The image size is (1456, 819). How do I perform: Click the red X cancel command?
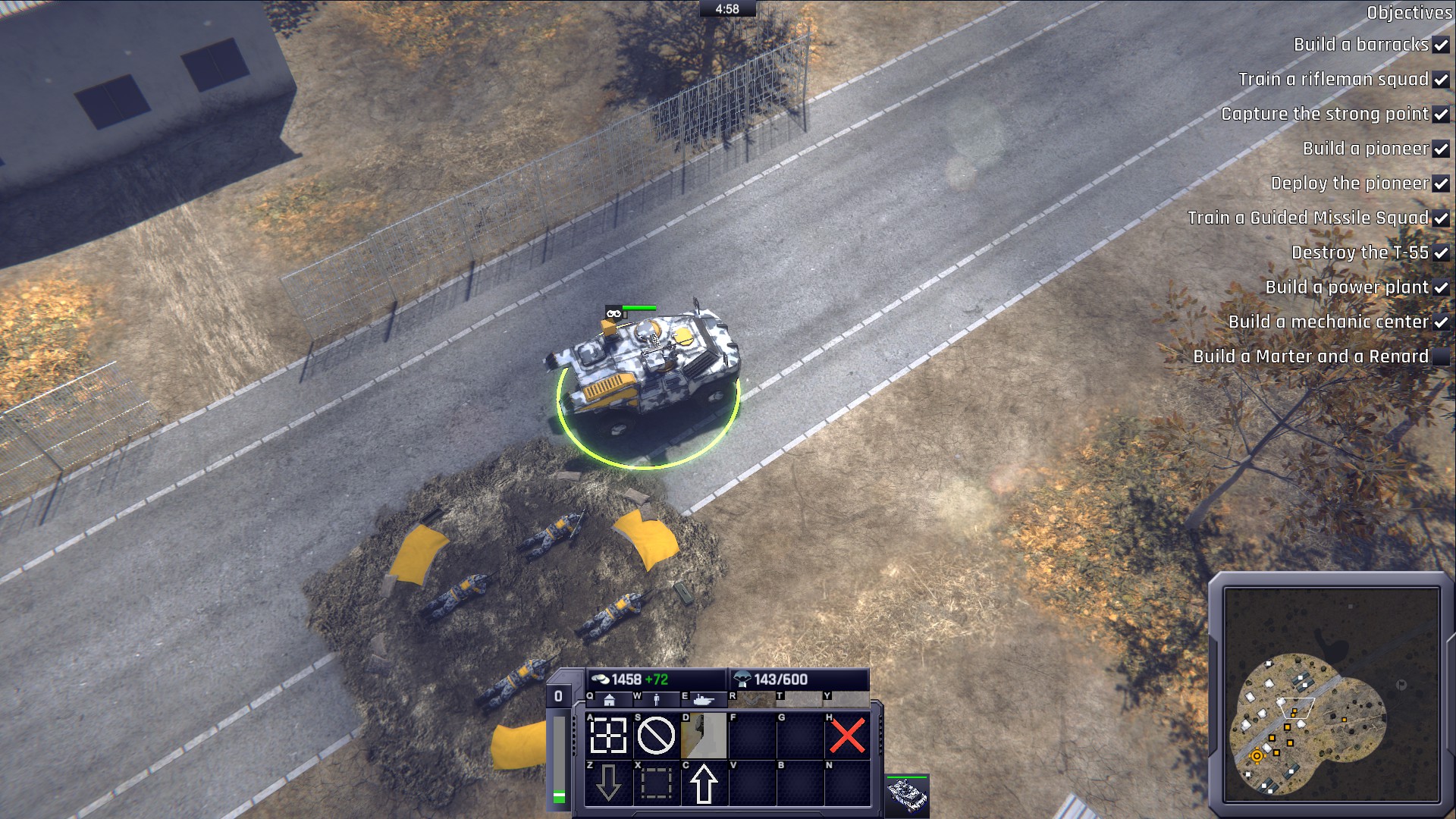(848, 736)
